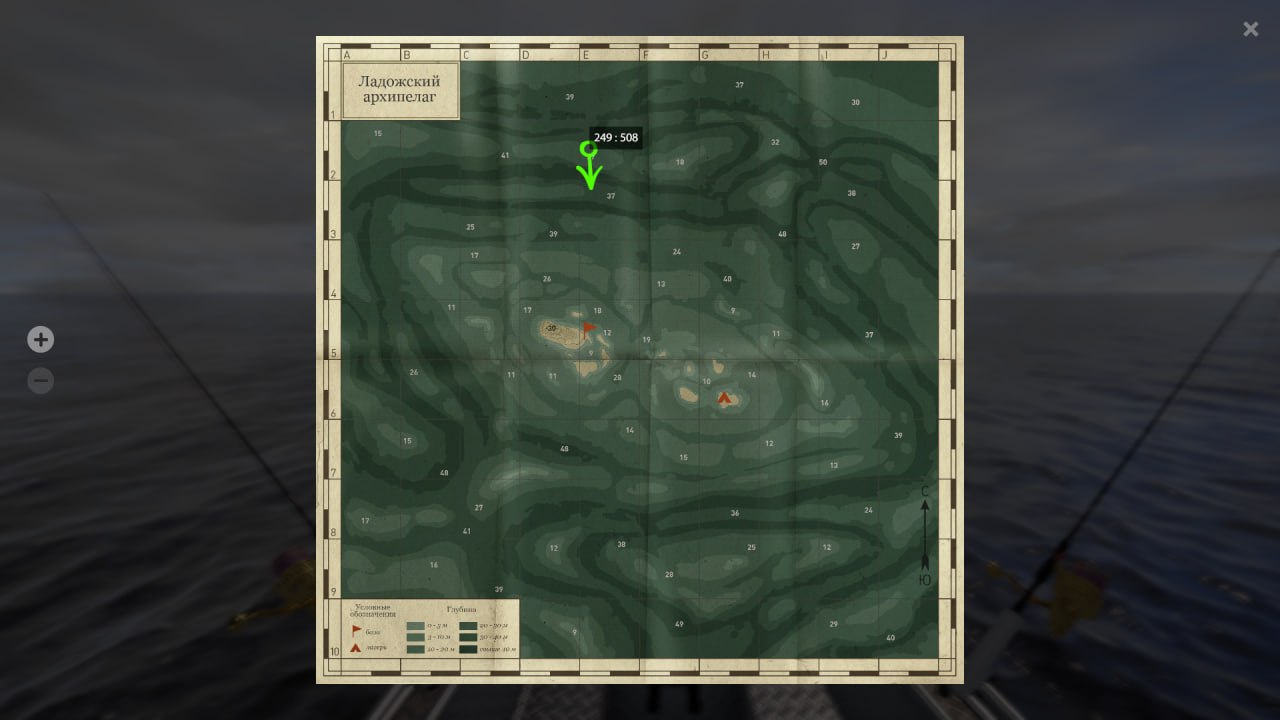This screenshot has width=1280, height=720.
Task: Zoom in the map with plus button
Action: [40, 340]
